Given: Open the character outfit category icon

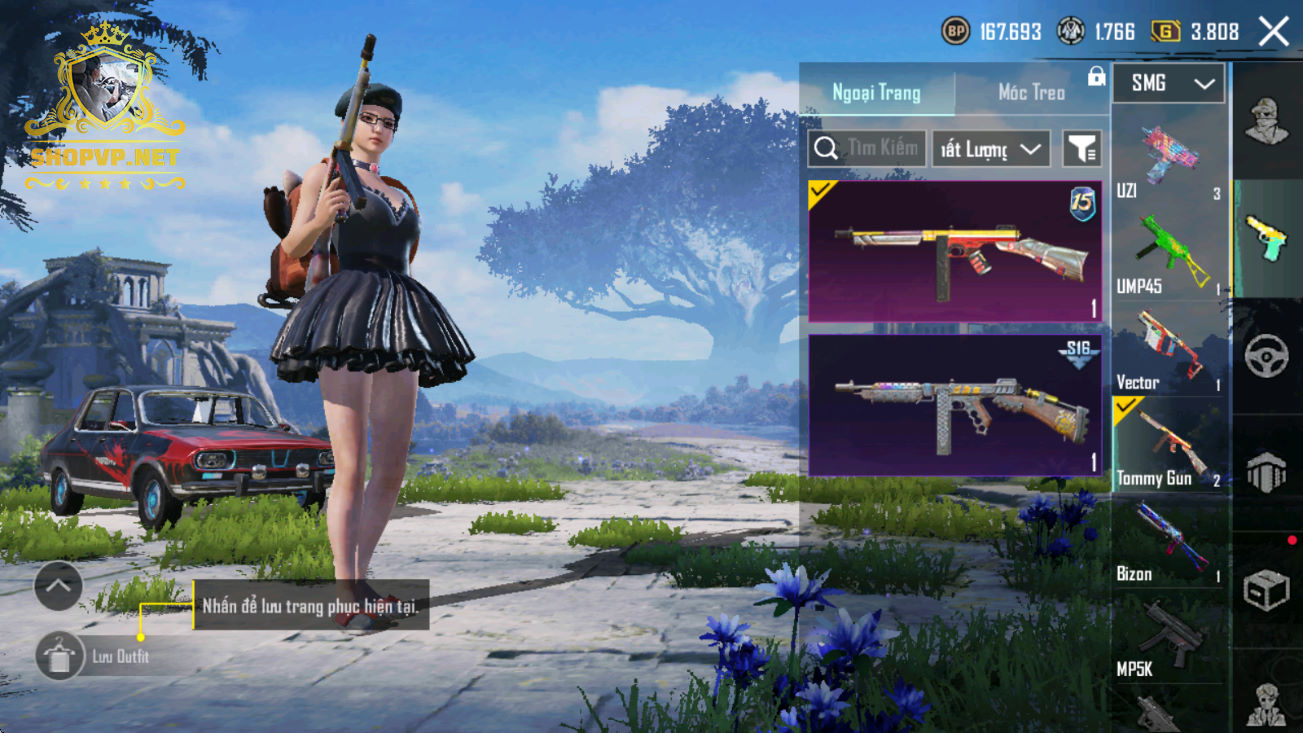Looking at the screenshot, I should point(1266,122).
